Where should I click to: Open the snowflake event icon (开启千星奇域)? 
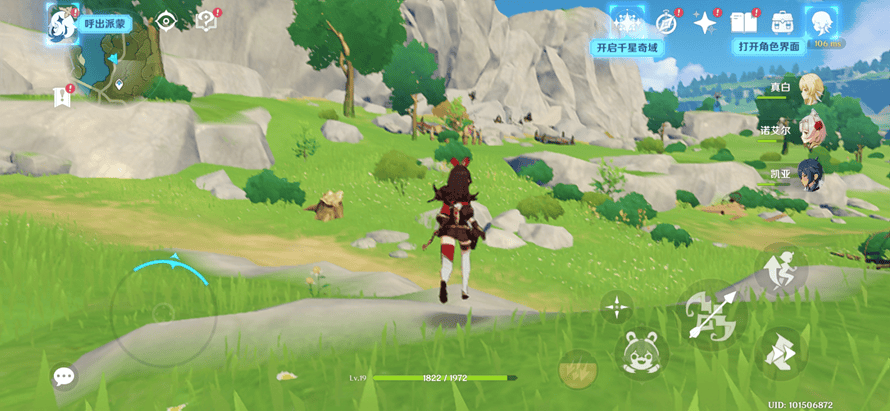(628, 22)
